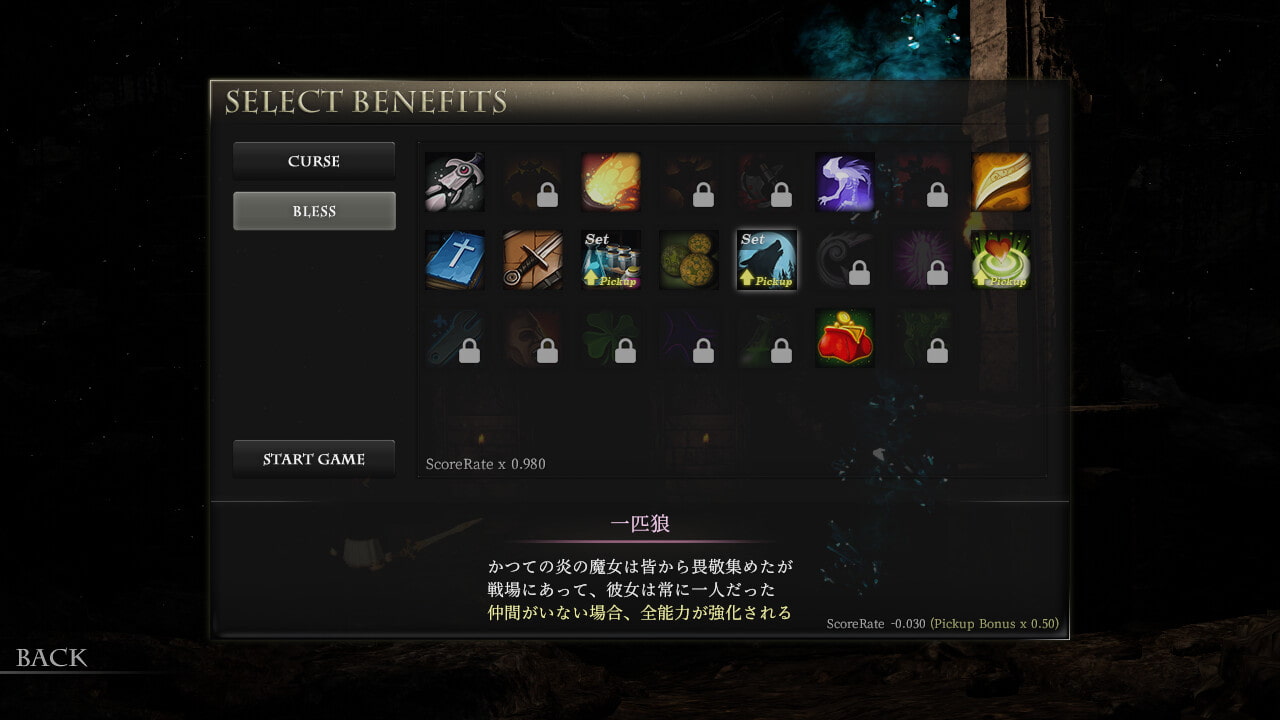Choose the glowing heart pickup blessing
1280x720 pixels.
pos(1001,260)
